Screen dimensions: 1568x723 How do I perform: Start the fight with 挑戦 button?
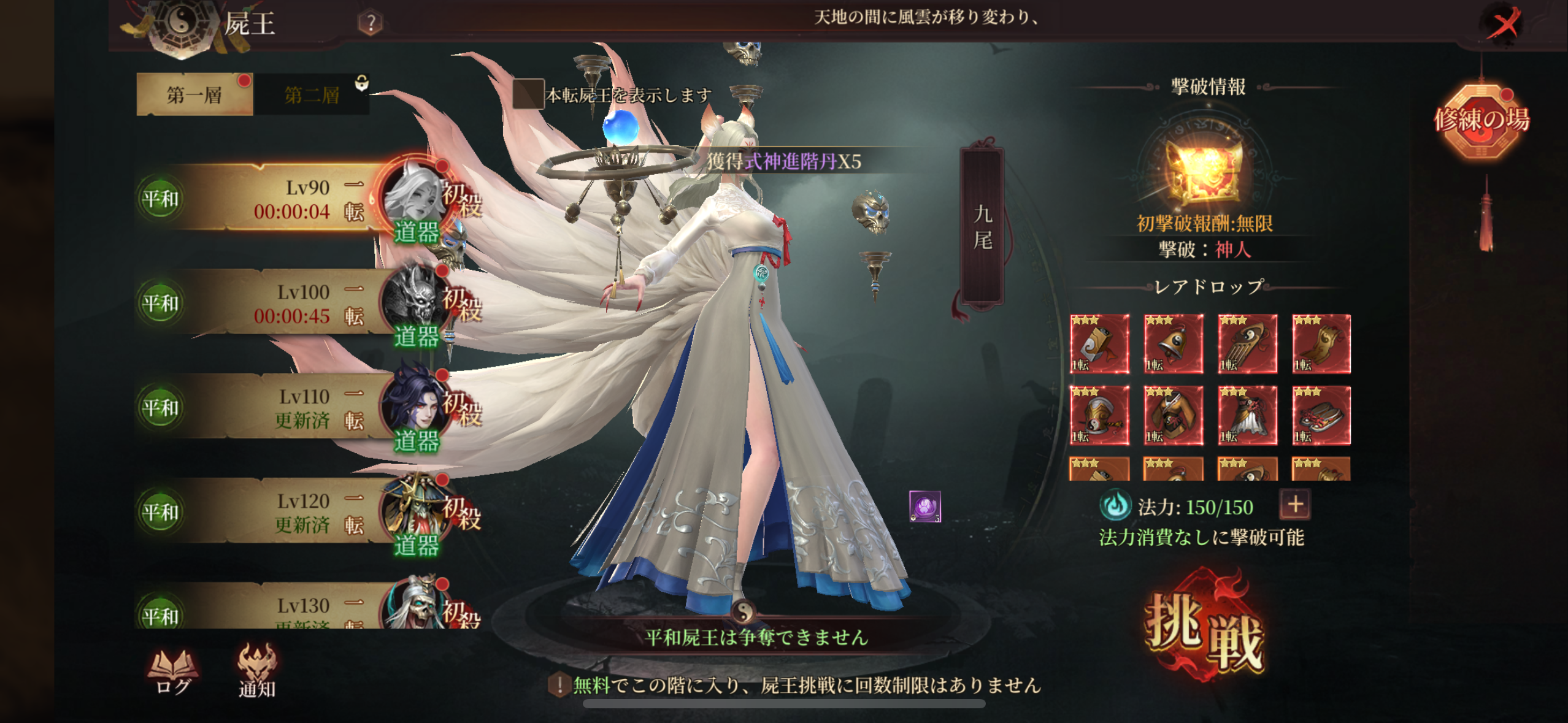tap(1204, 632)
